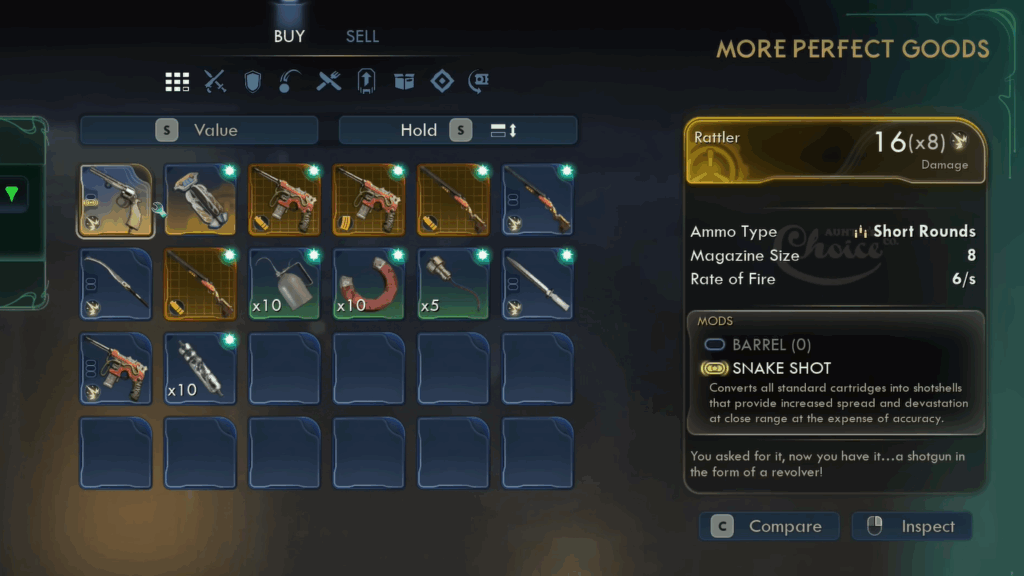Open the BUY tab
1024x576 pixels.
pyautogui.click(x=289, y=37)
